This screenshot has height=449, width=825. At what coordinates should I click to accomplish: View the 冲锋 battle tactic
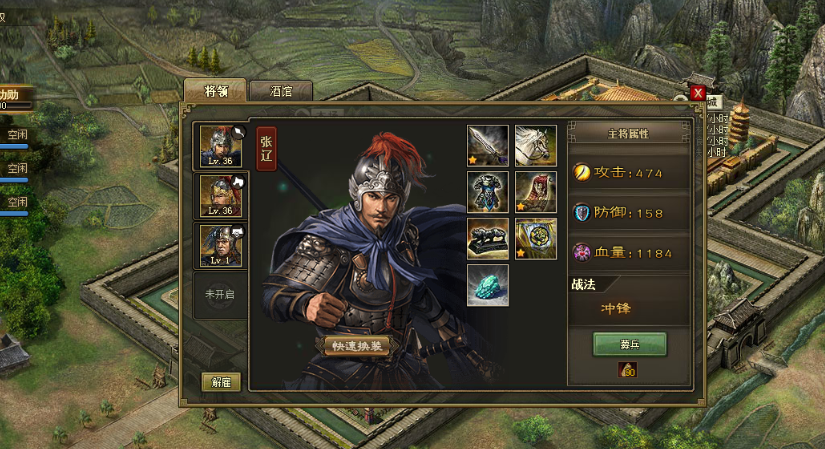coord(615,309)
